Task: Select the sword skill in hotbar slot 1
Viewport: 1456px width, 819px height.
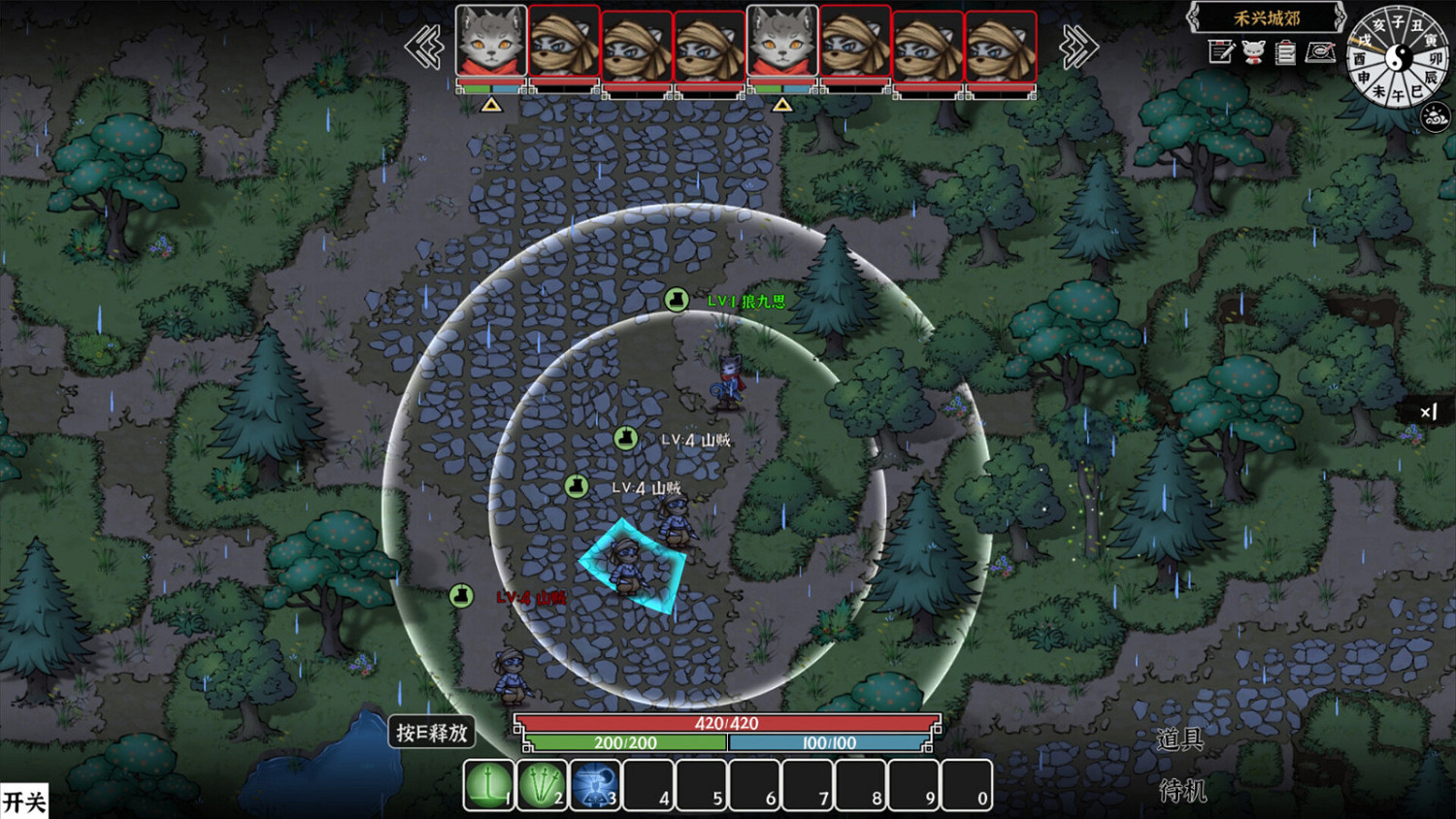Action: [x=487, y=784]
